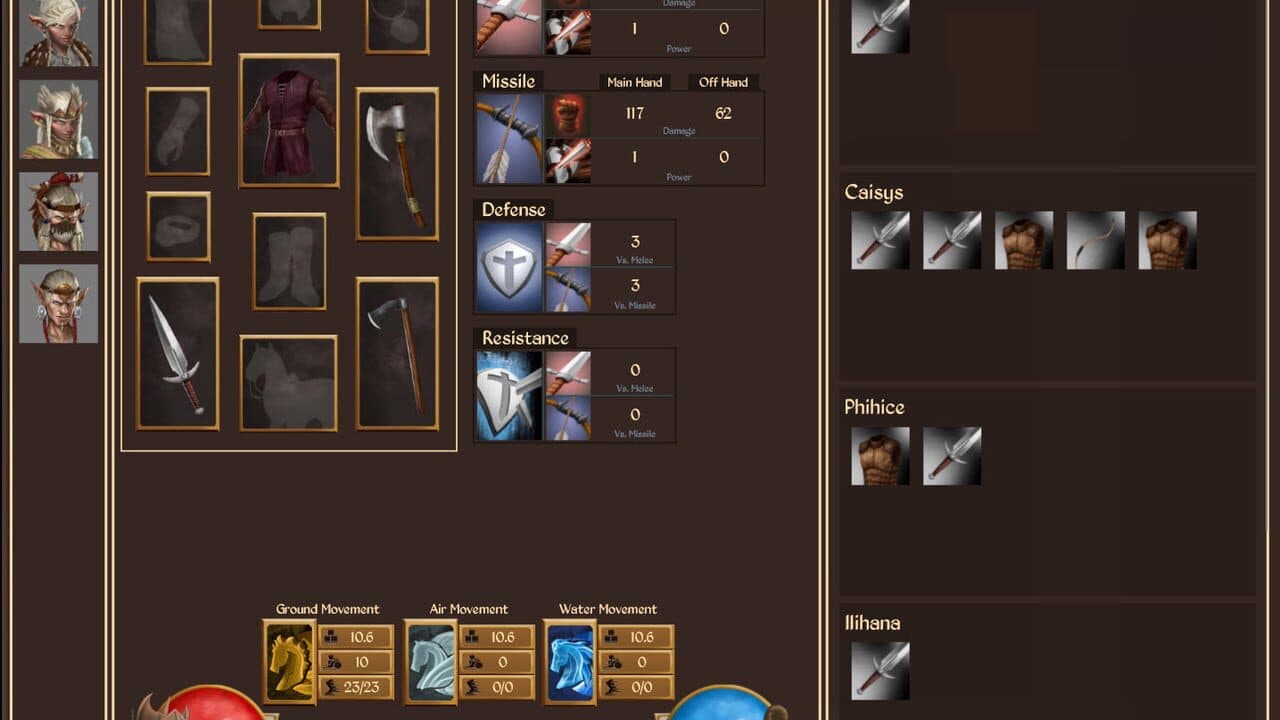Click the Phihice name label
Viewport: 1280px width, 720px height.
[875, 407]
